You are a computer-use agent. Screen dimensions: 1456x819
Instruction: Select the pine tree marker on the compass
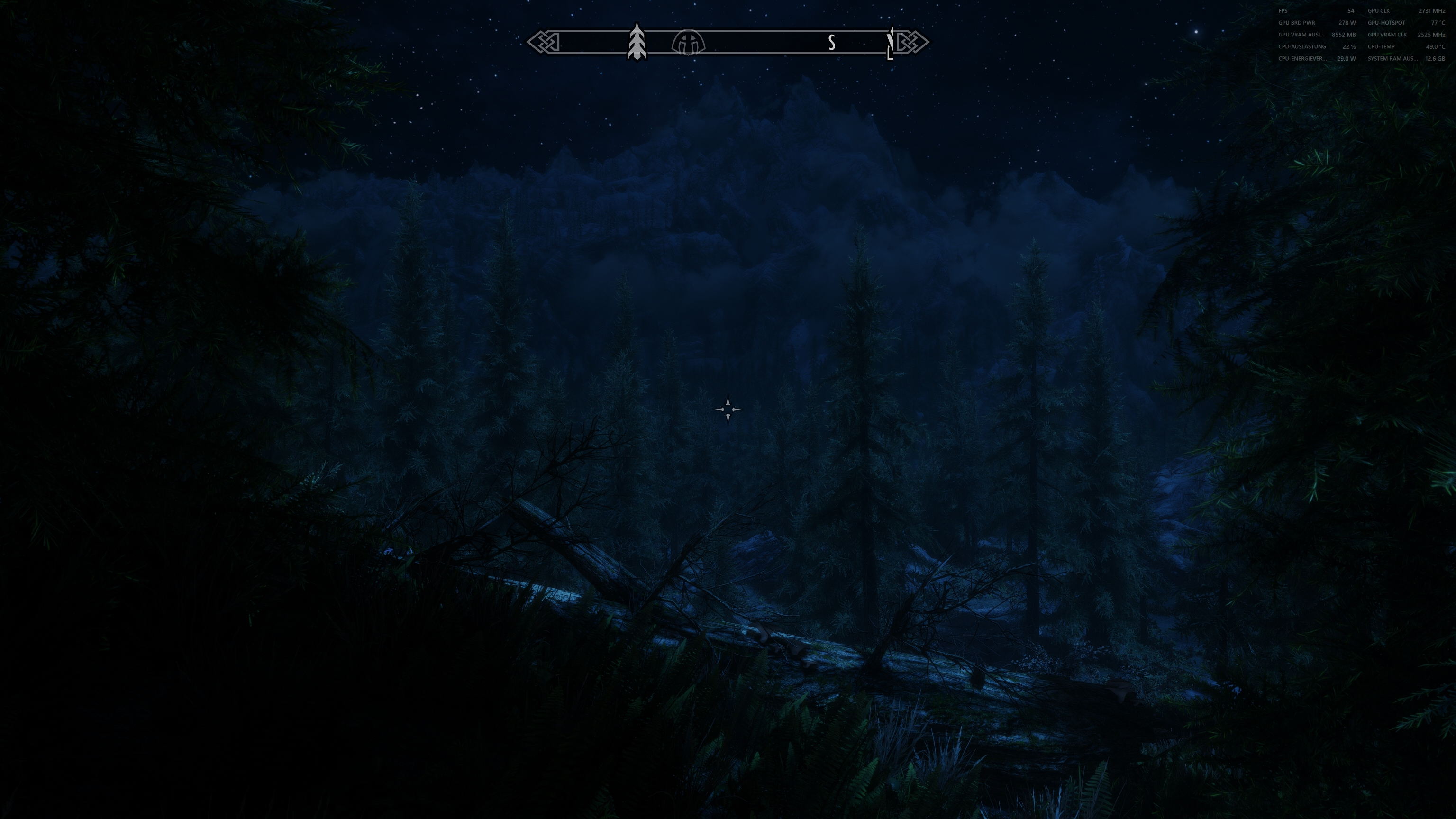637,41
